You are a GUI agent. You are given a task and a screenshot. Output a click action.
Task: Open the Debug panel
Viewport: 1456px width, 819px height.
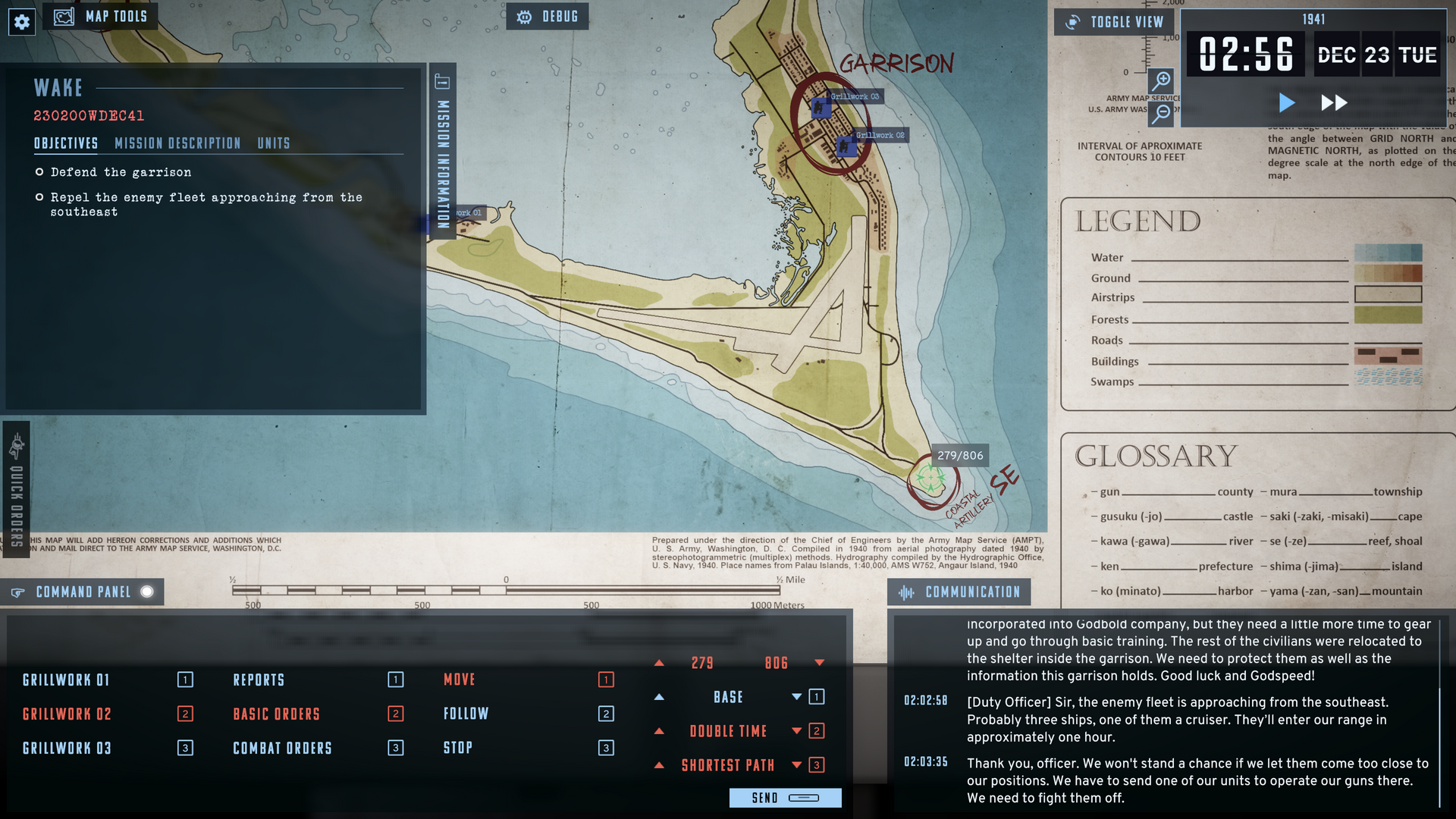coord(548,17)
